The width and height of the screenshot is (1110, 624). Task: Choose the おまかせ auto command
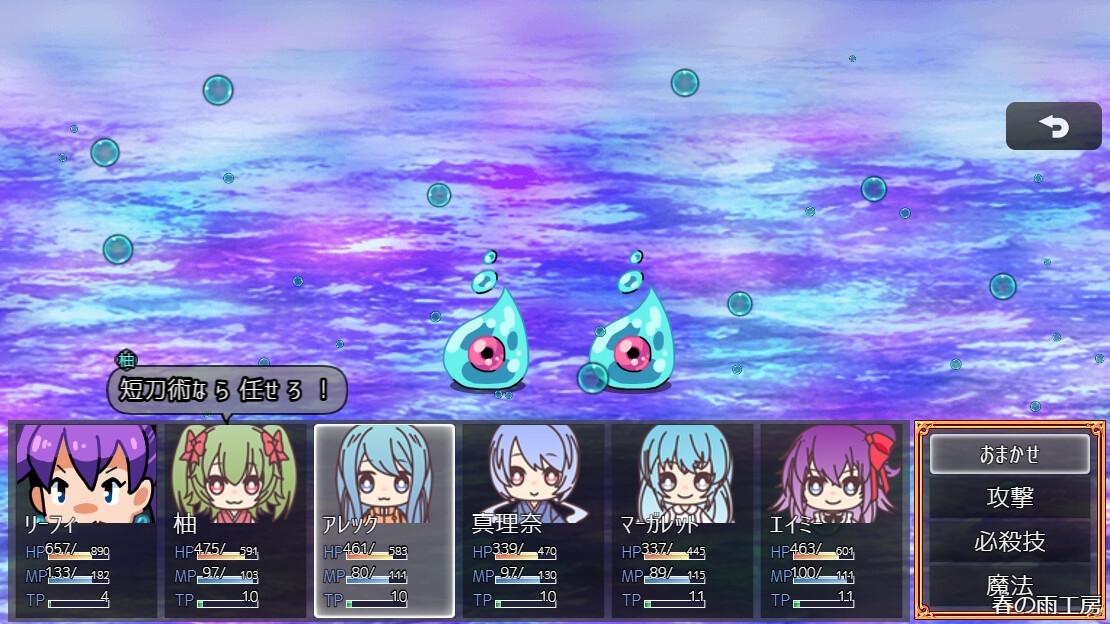[1009, 454]
